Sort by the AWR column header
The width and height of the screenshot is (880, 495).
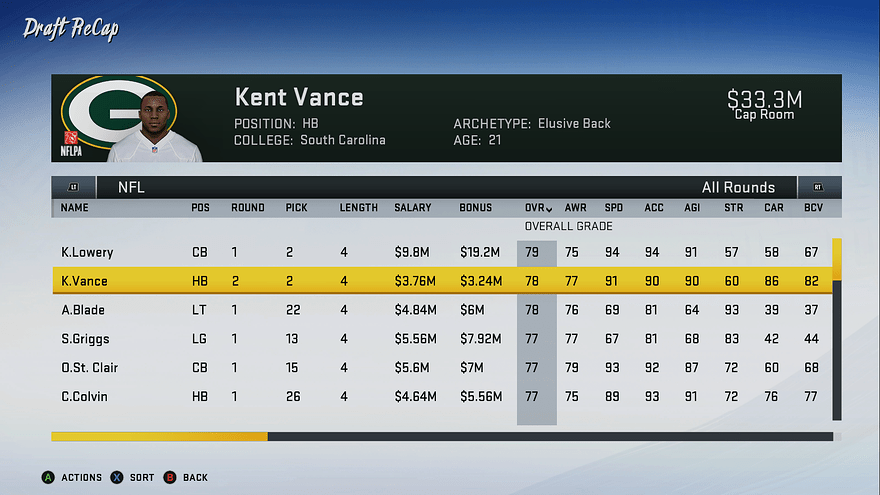[575, 208]
